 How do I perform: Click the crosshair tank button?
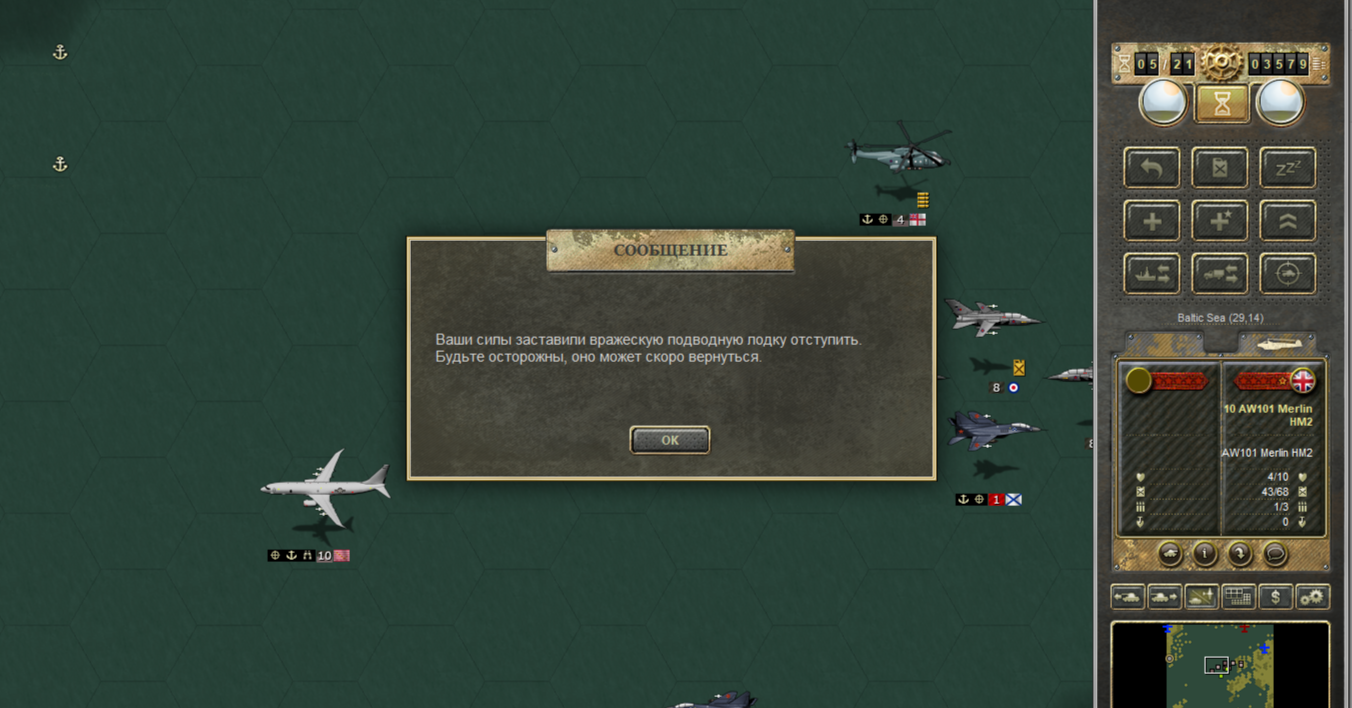coord(1287,274)
